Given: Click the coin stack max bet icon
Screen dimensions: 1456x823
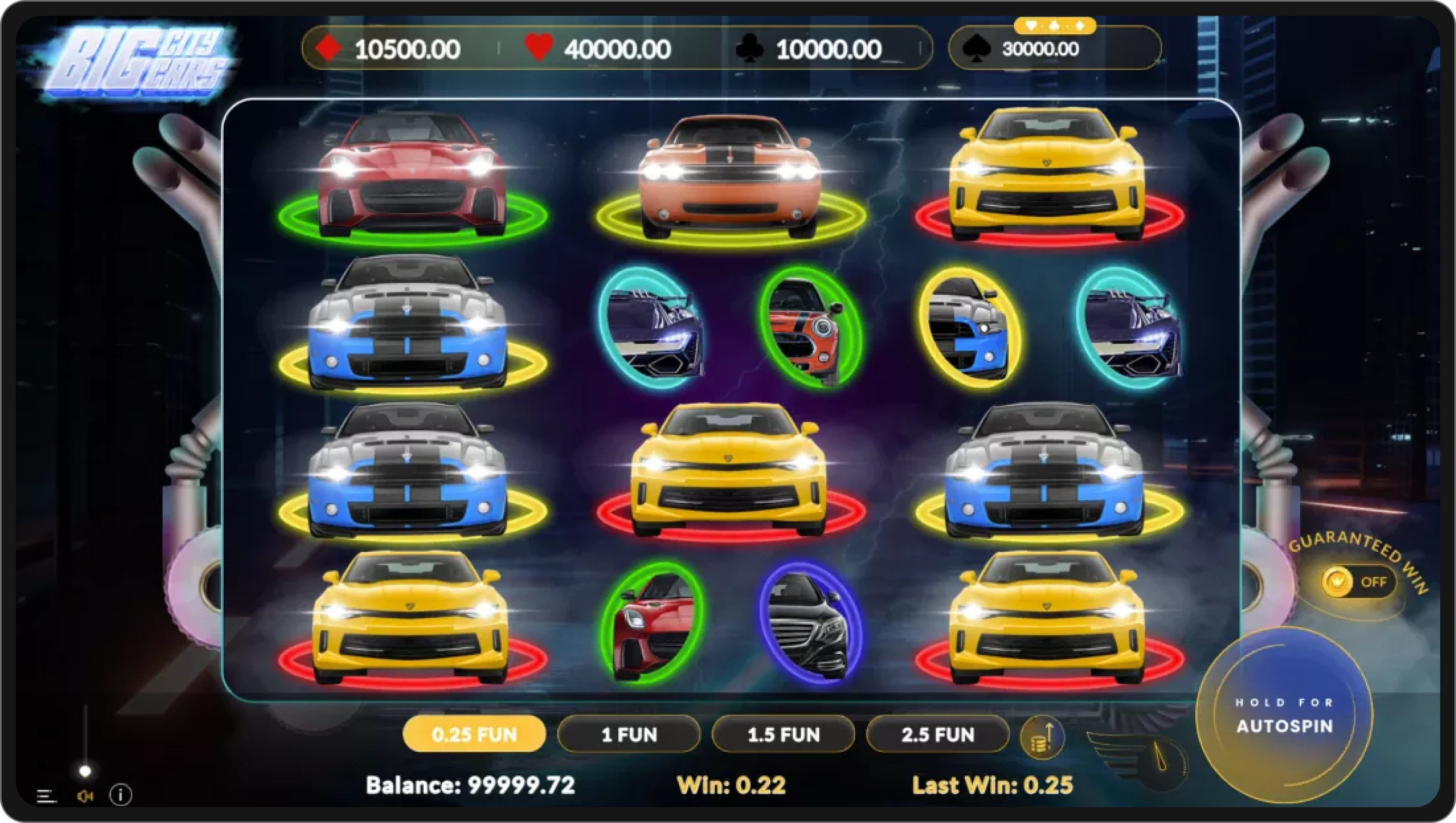Looking at the screenshot, I should click(1043, 735).
